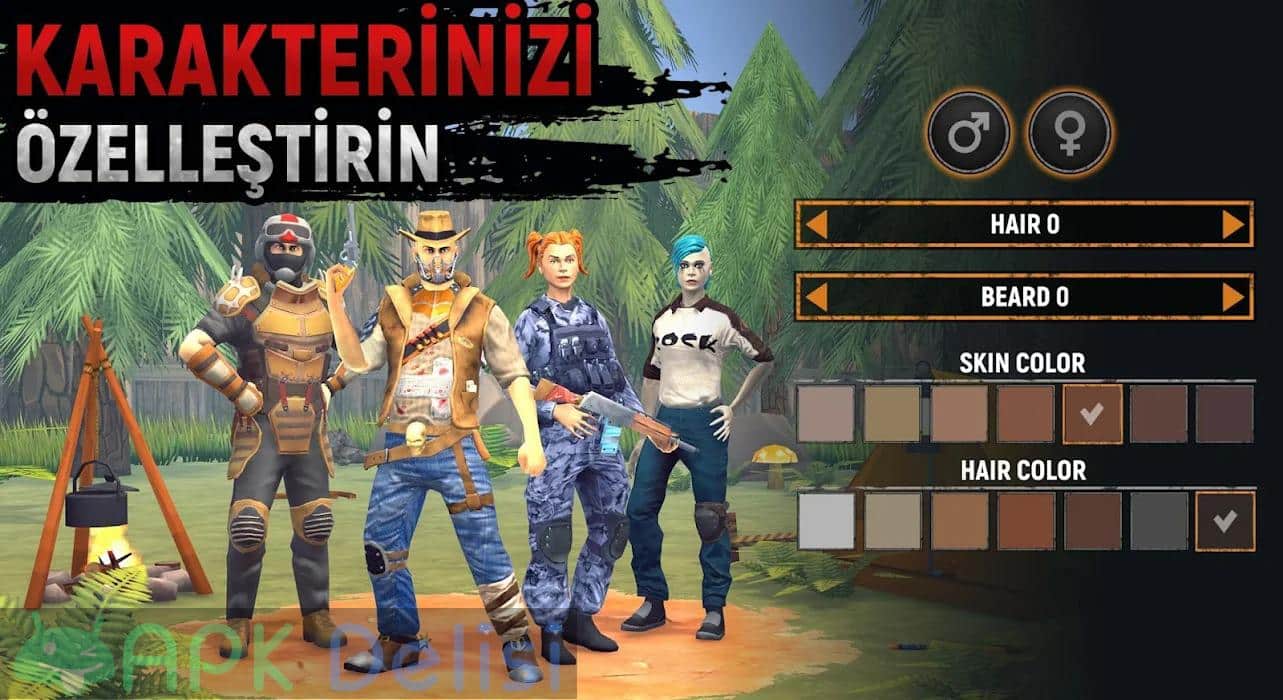Switch to the previous hair style
Viewport: 1283px width, 700px height.
pos(816,225)
